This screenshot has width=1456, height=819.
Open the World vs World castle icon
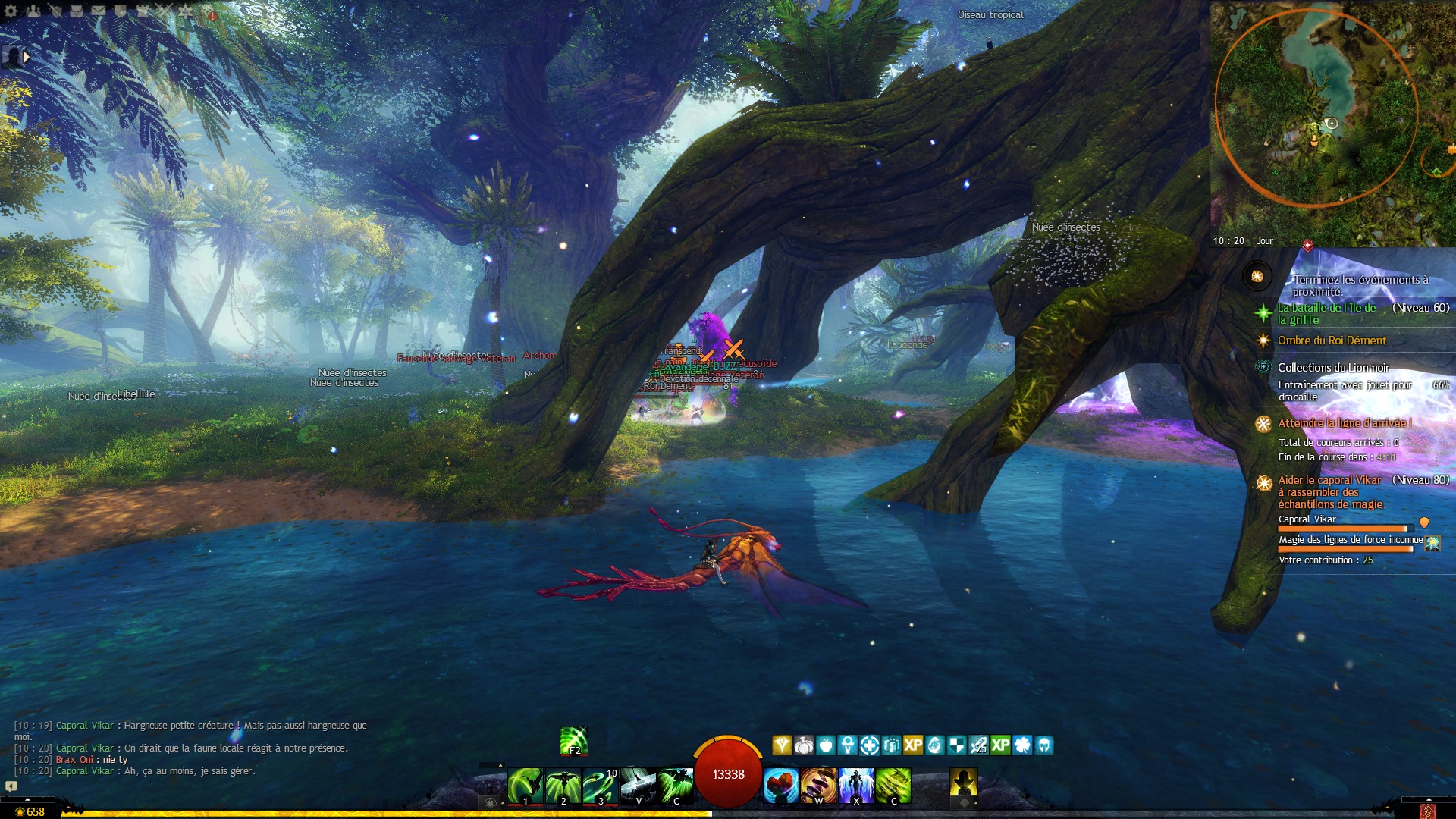pyautogui.click(x=142, y=11)
